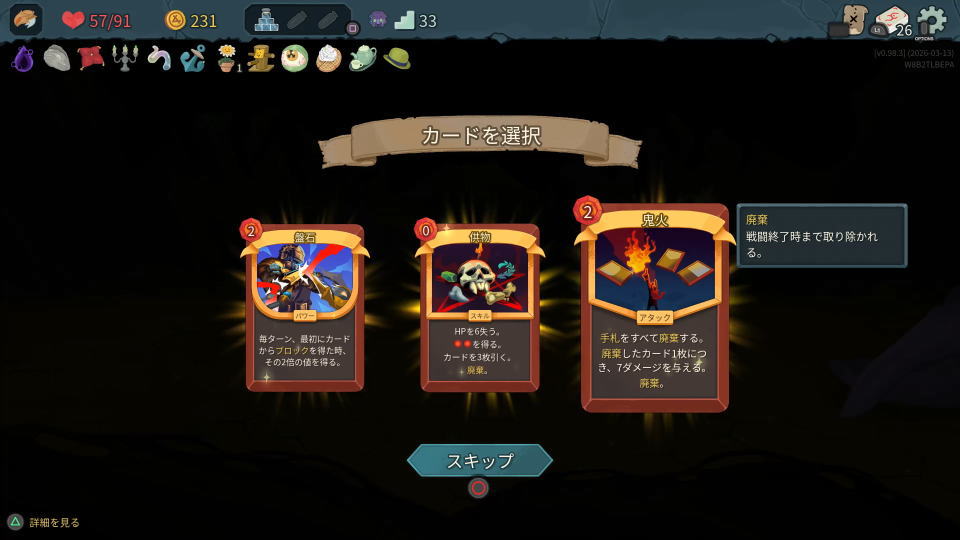Click the purple monster face icon
Viewport: 960px width, 540px height.
(378, 20)
